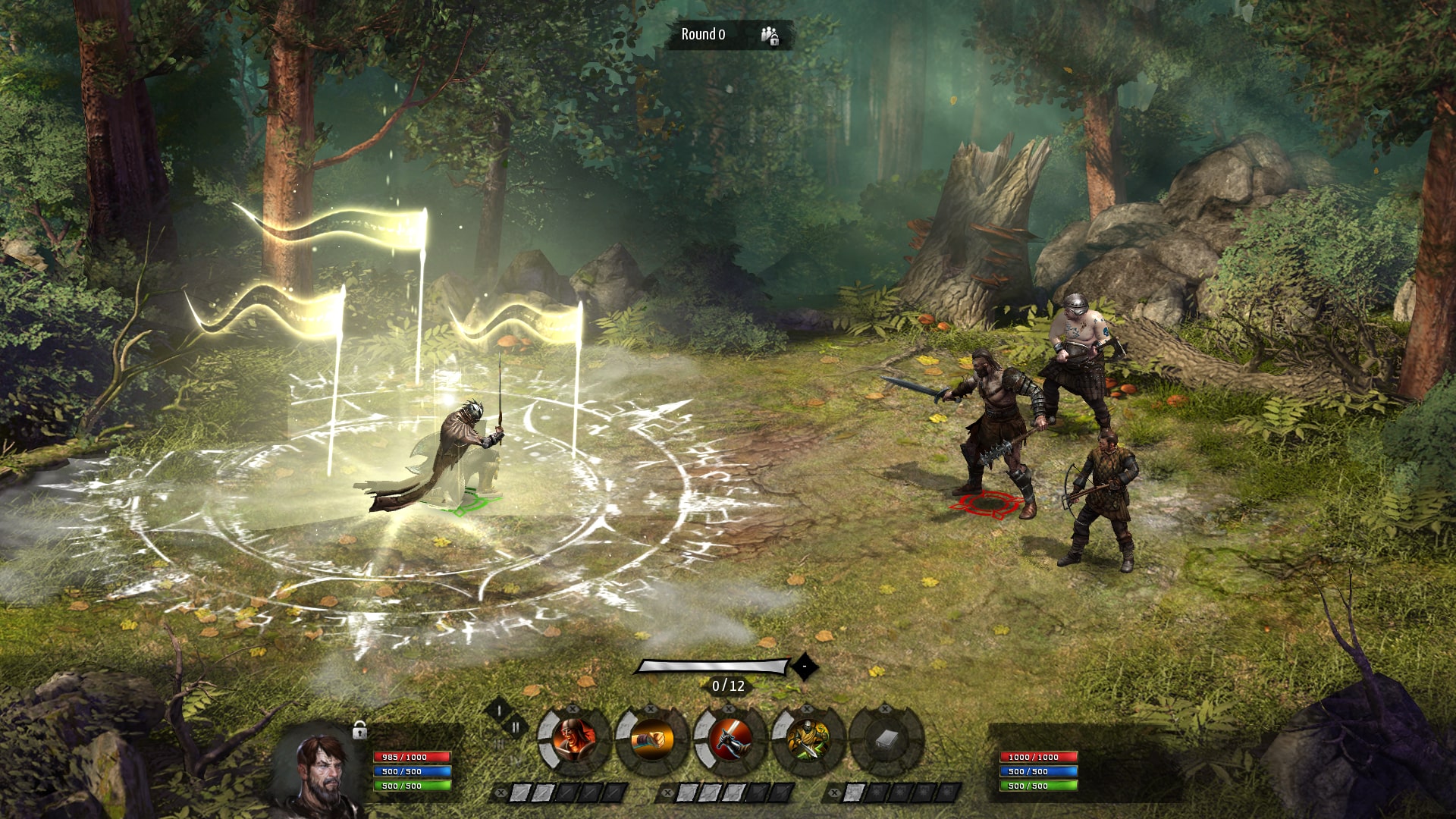Clear the fist ability using its X
The height and width of the screenshot is (819, 1456).
[651, 710]
